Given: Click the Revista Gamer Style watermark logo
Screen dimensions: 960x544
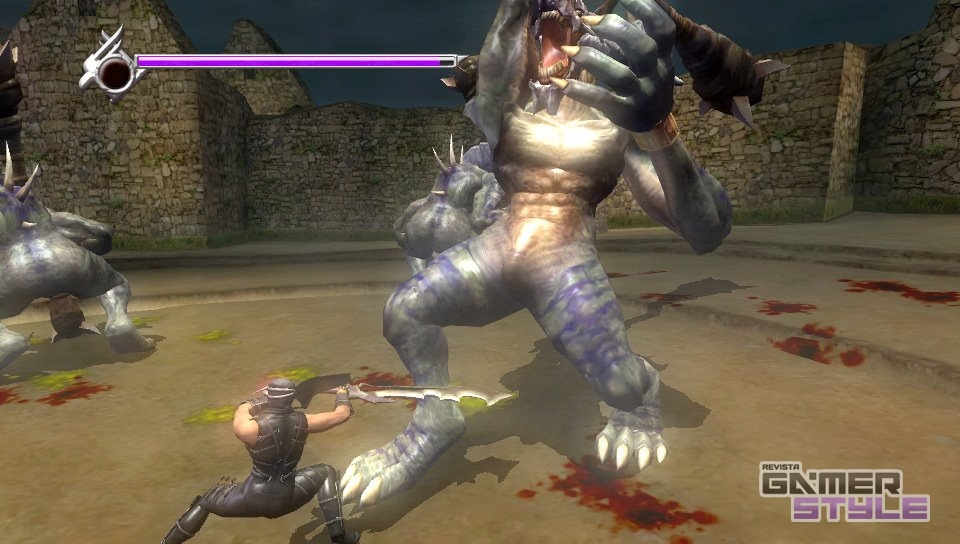Looking at the screenshot, I should click(842, 493).
